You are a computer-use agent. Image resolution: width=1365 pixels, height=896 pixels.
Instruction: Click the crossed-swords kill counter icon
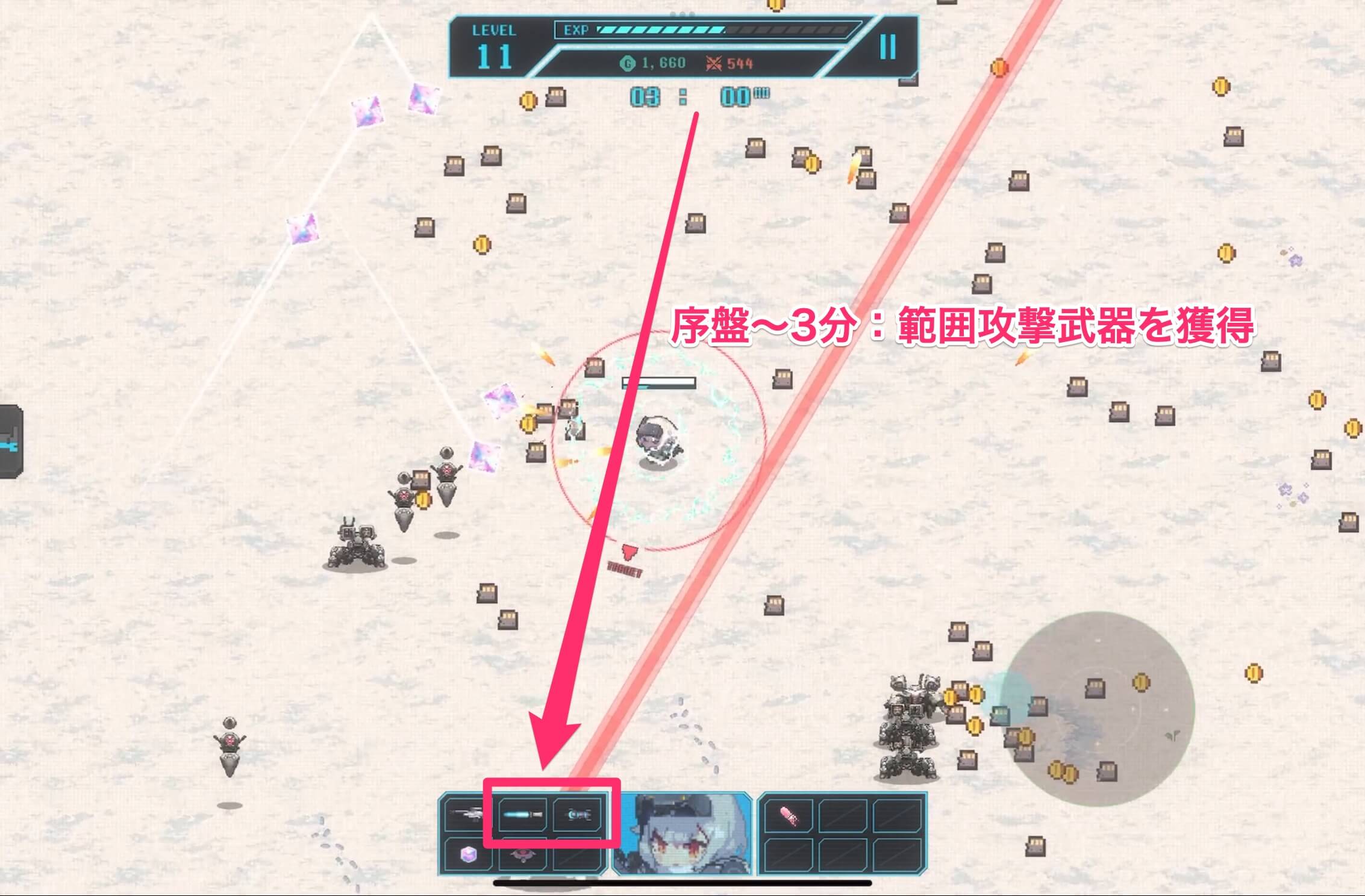pos(714,63)
